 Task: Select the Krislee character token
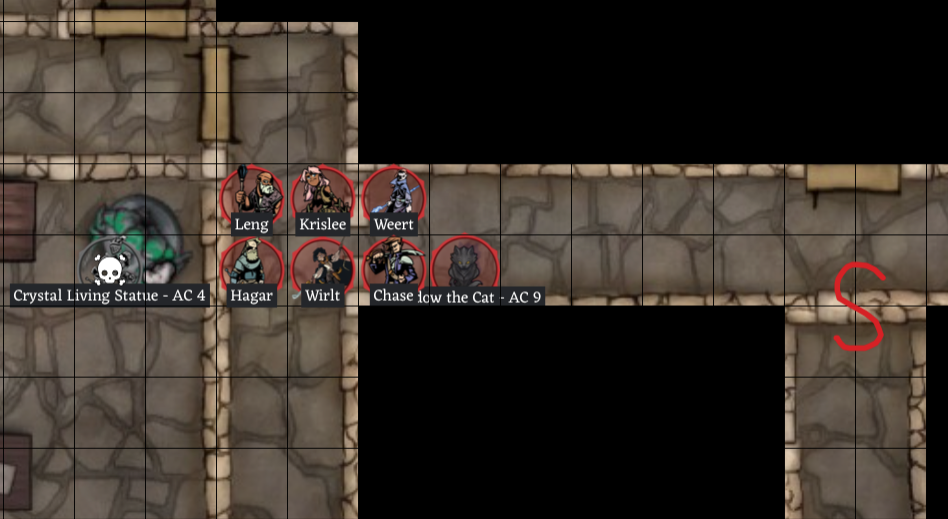click(x=323, y=195)
